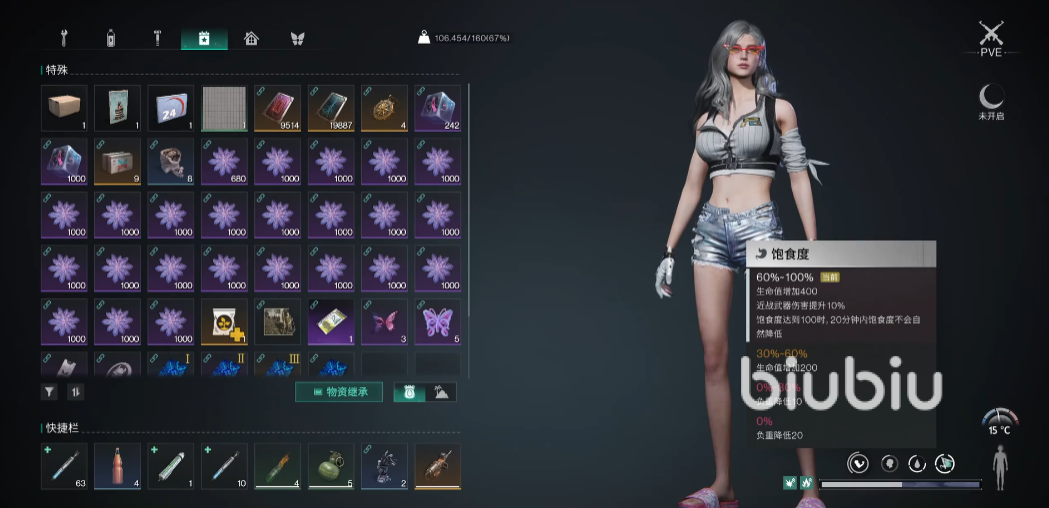Choose the blue 24 folder item
1049x508 pixels.
click(x=171, y=108)
